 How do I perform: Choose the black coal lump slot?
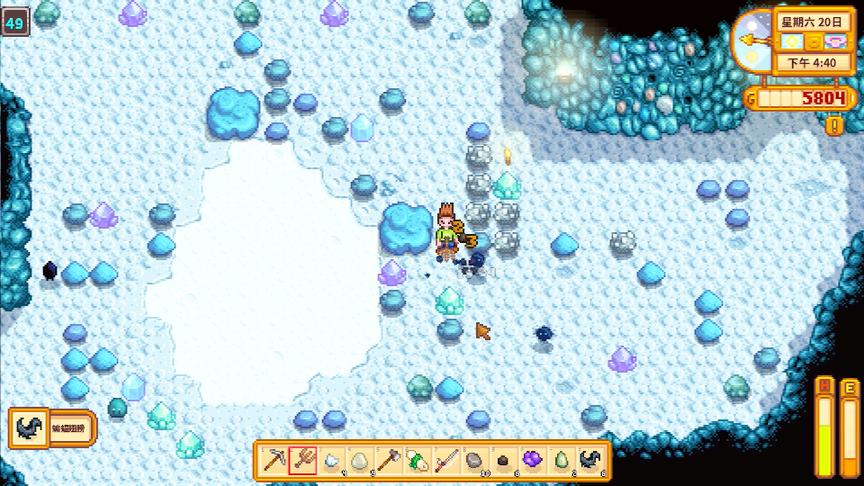coord(505,460)
